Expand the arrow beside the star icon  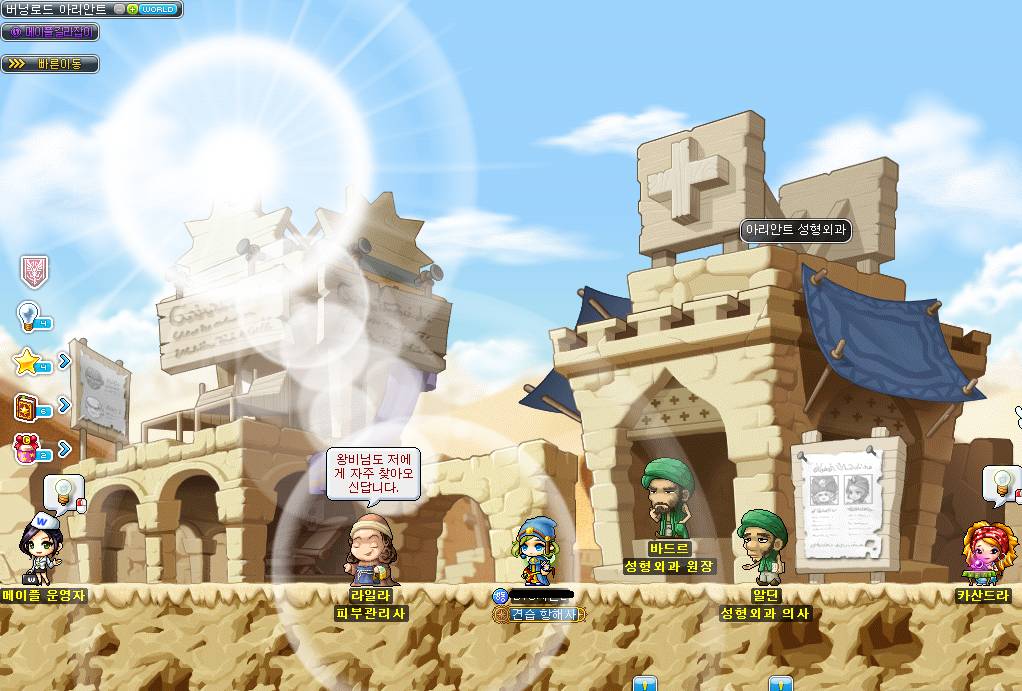tap(65, 360)
